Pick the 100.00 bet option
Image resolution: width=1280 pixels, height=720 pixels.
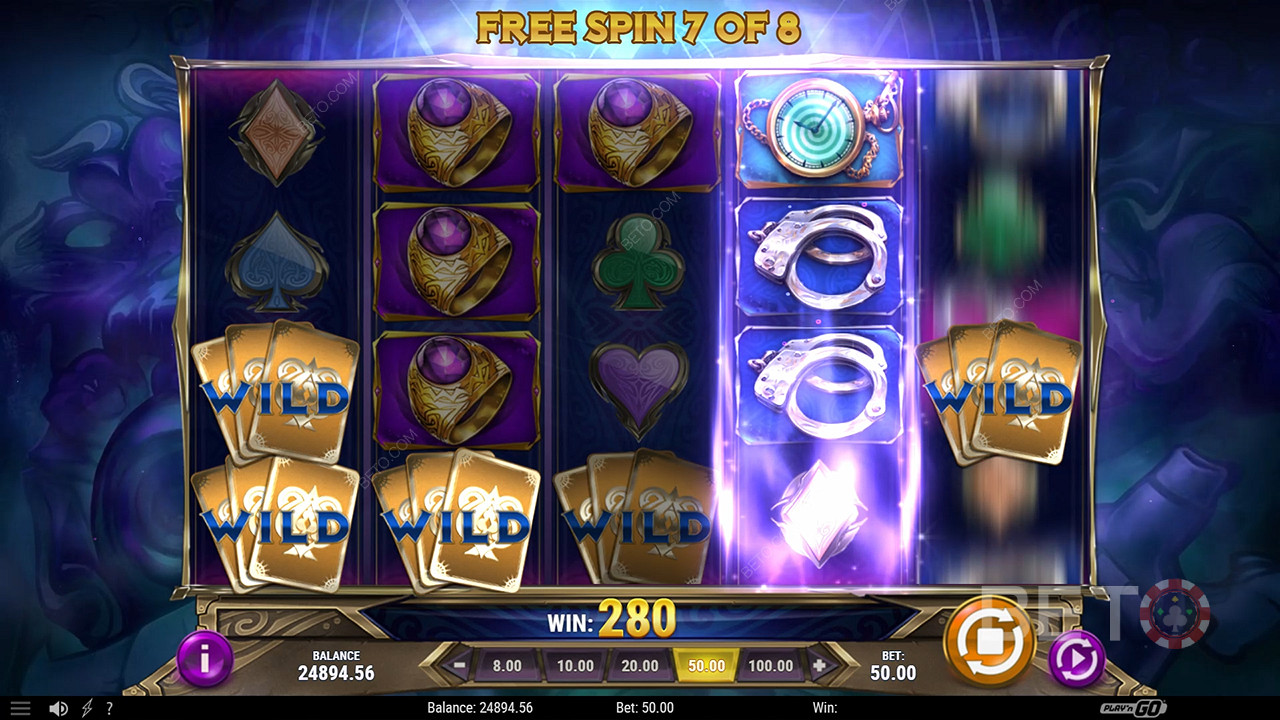point(771,665)
